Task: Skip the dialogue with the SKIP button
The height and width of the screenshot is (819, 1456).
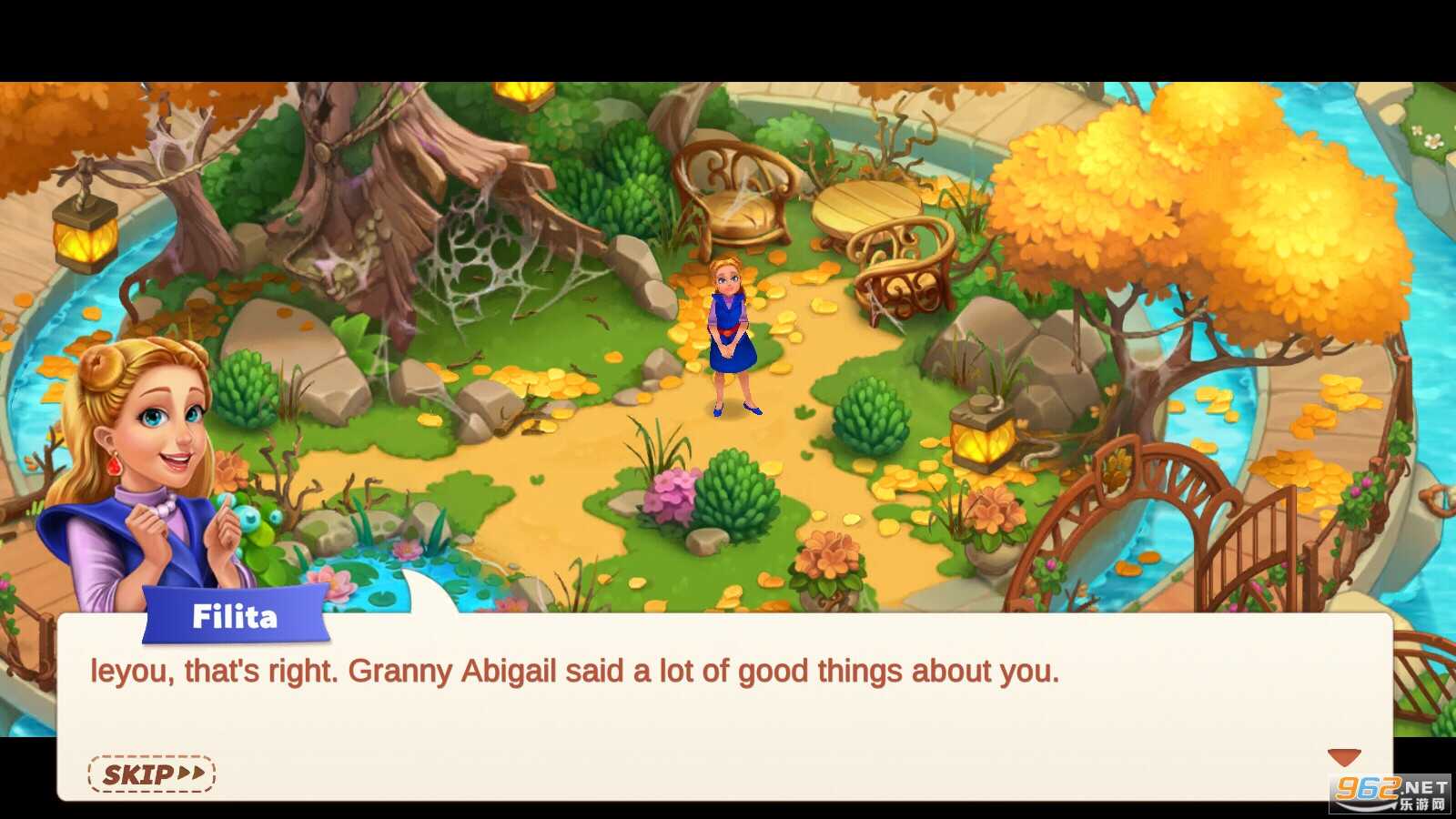Action: tap(151, 774)
